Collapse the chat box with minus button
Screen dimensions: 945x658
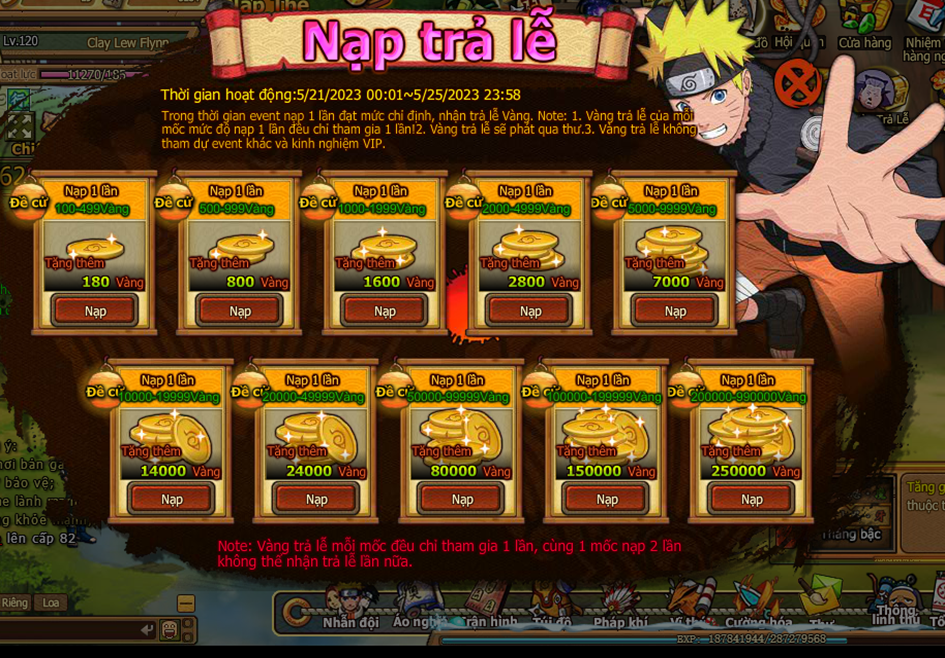point(186,603)
